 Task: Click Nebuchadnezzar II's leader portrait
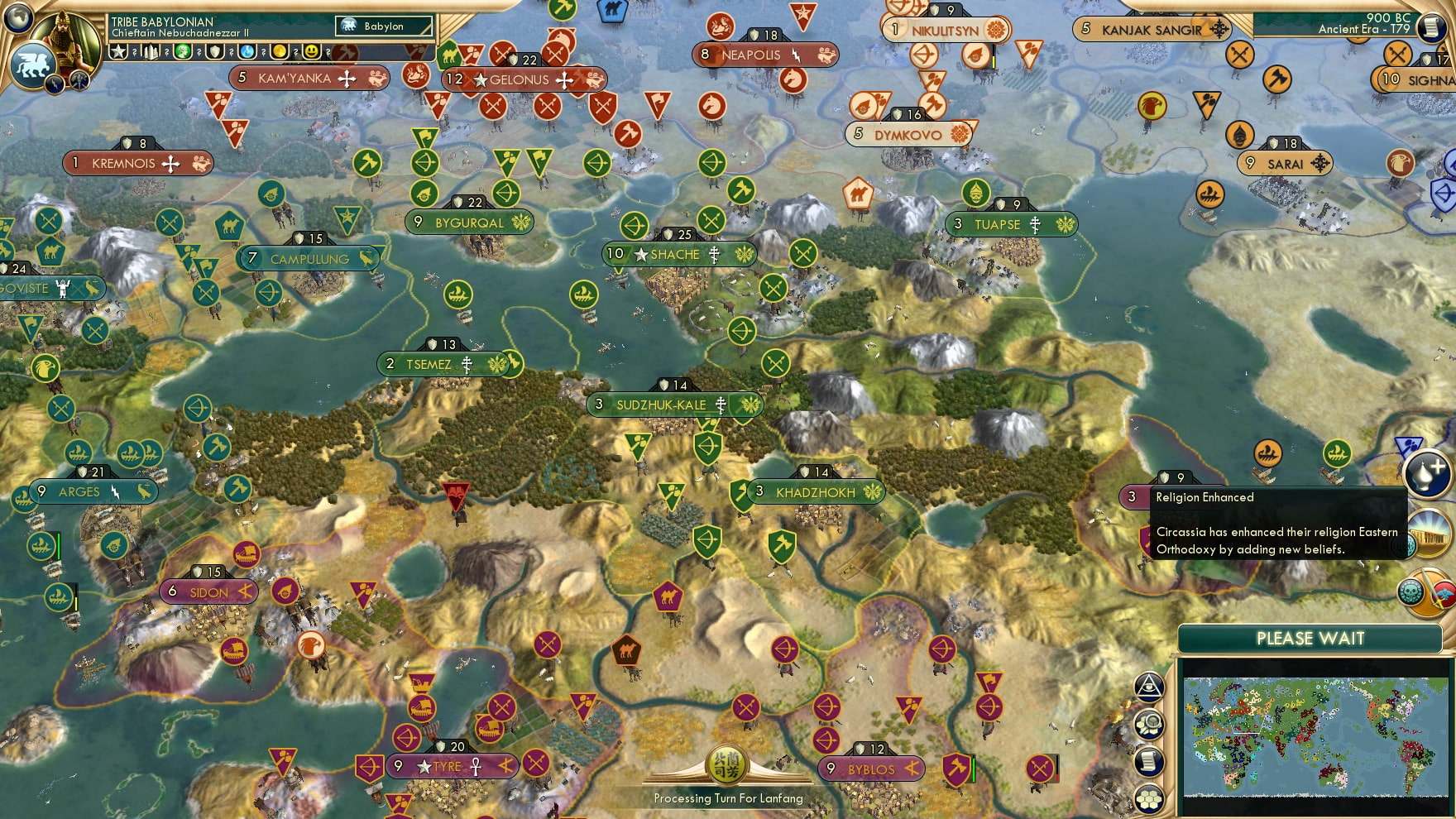pos(65,40)
